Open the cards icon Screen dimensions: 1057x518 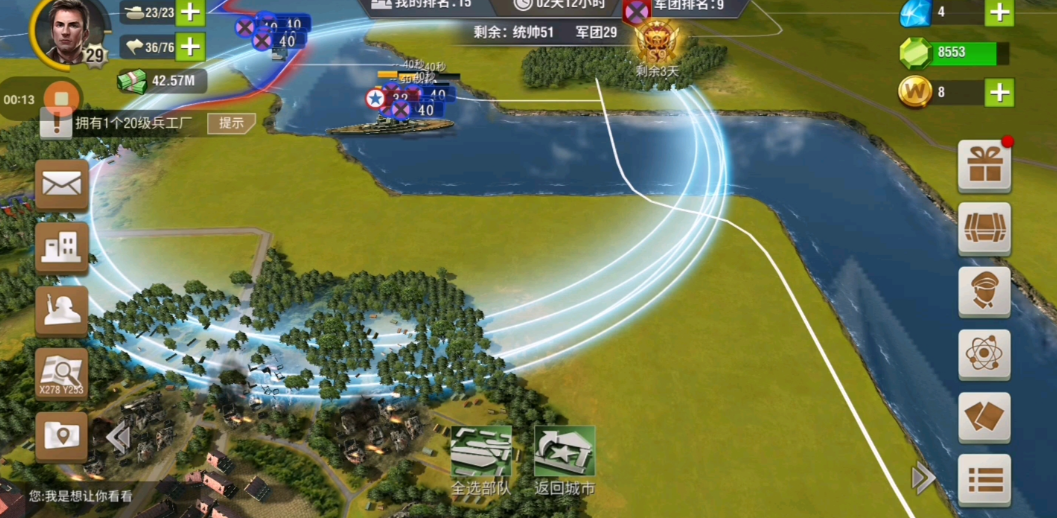click(984, 418)
